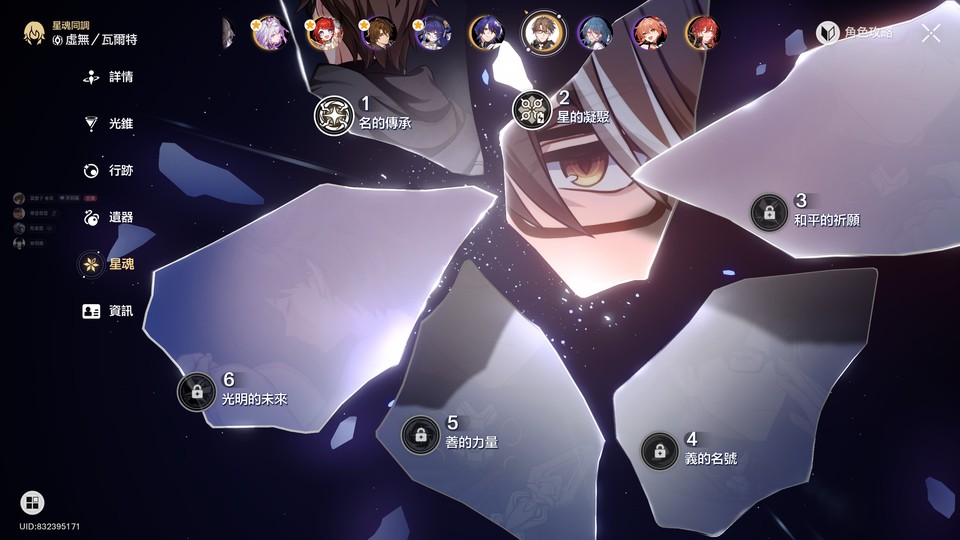This screenshot has height=540, width=960.
Task: Choose the teal-haired character portrait
Action: click(597, 33)
